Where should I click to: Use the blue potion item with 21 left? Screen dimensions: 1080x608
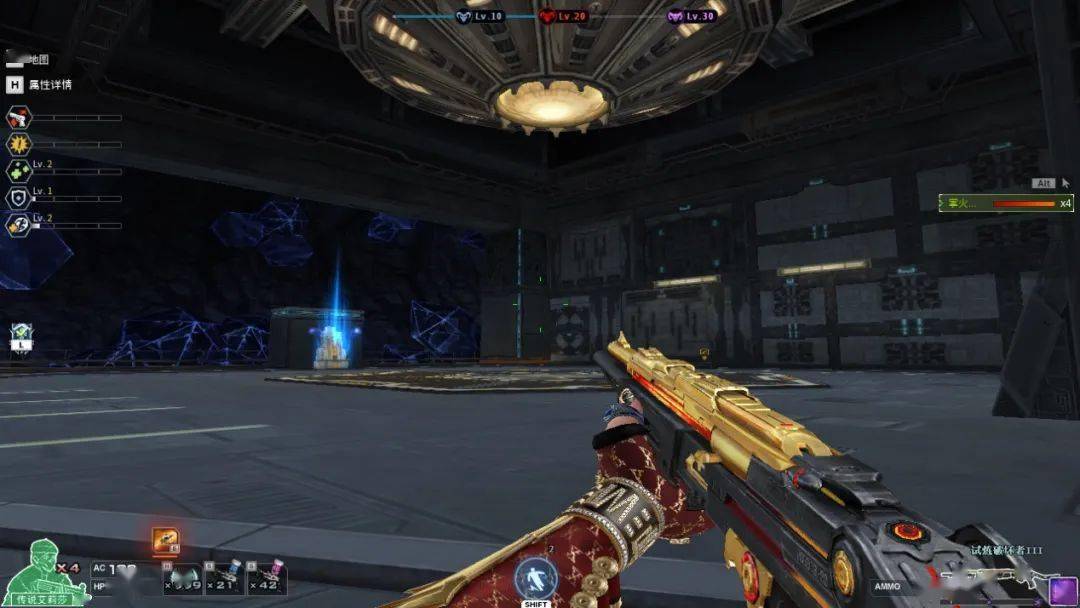point(229,577)
